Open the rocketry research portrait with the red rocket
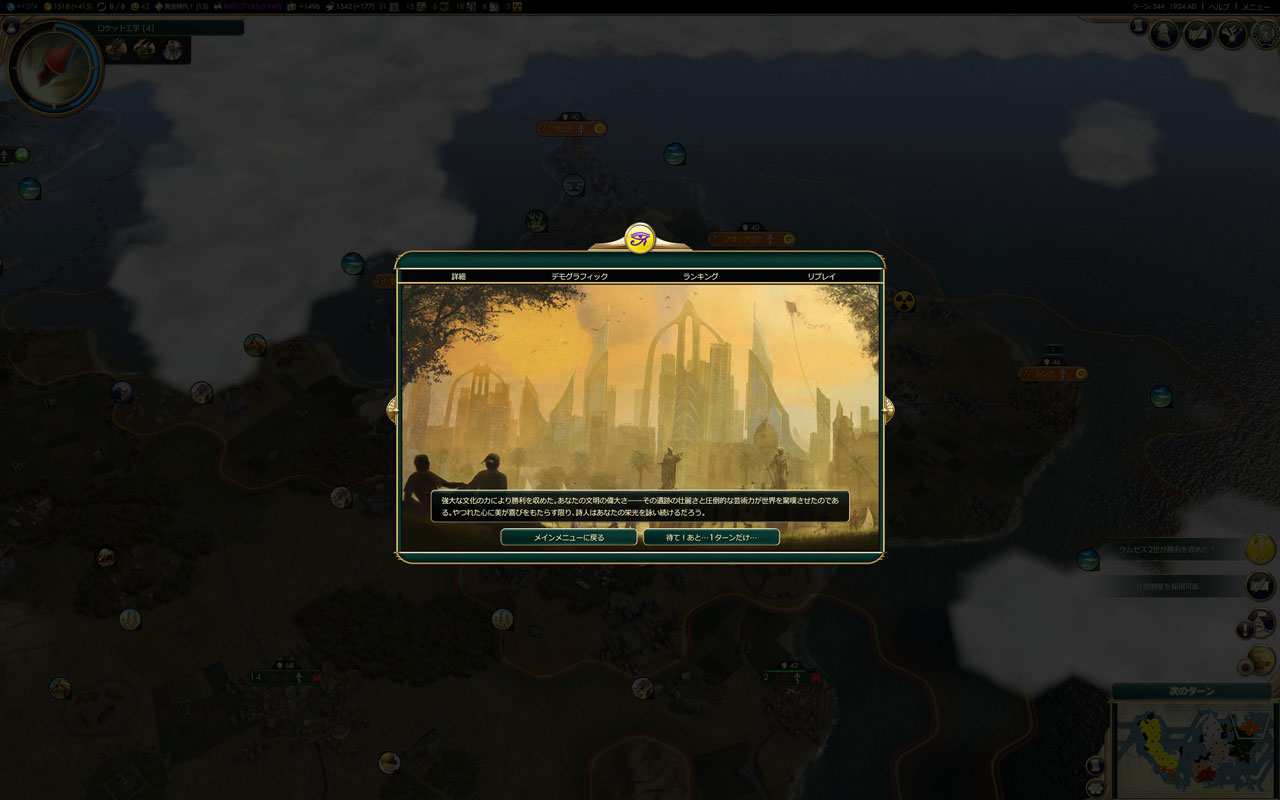 point(55,66)
